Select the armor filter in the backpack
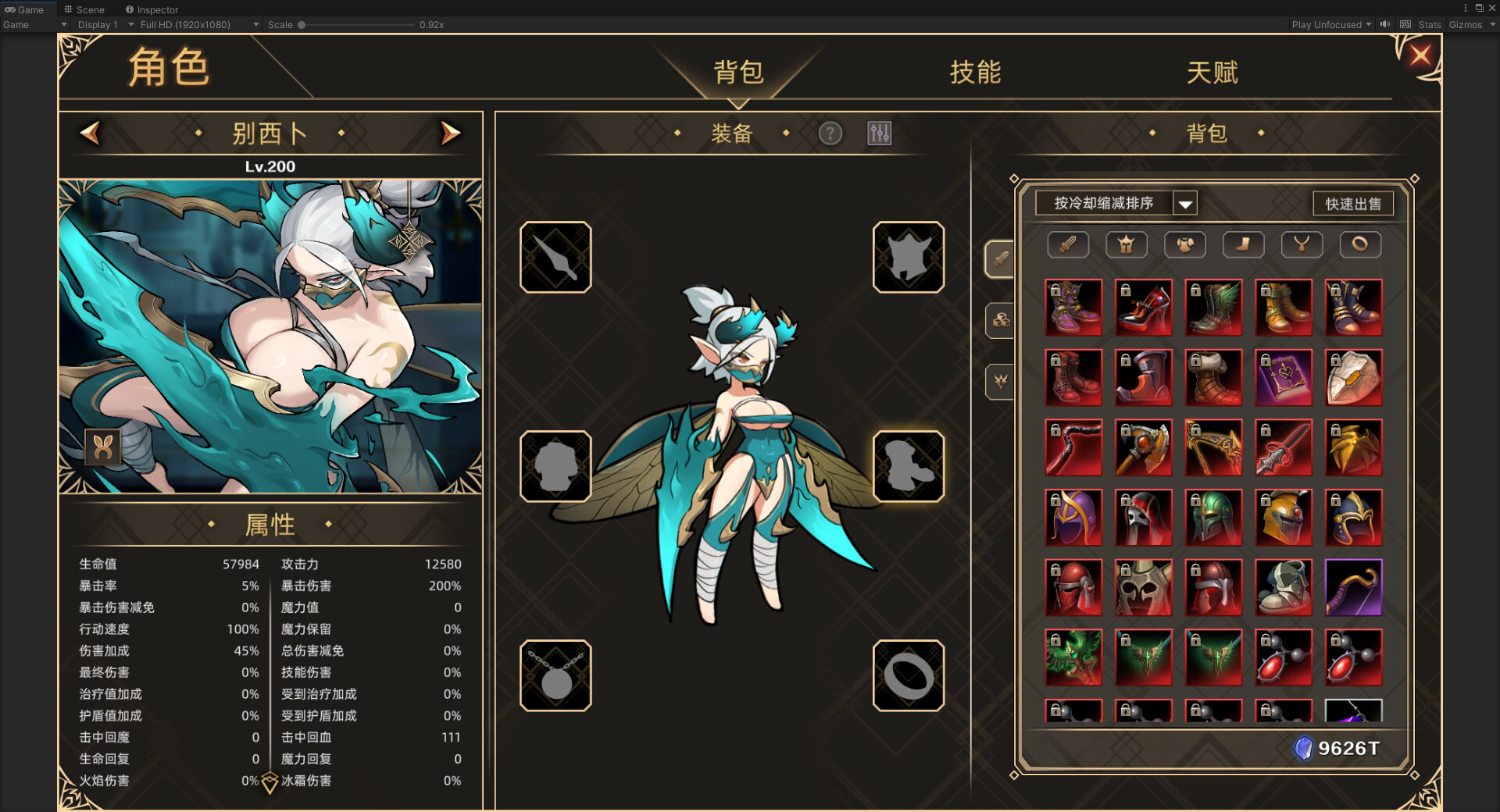This screenshot has height=812, width=1500. tap(1184, 244)
